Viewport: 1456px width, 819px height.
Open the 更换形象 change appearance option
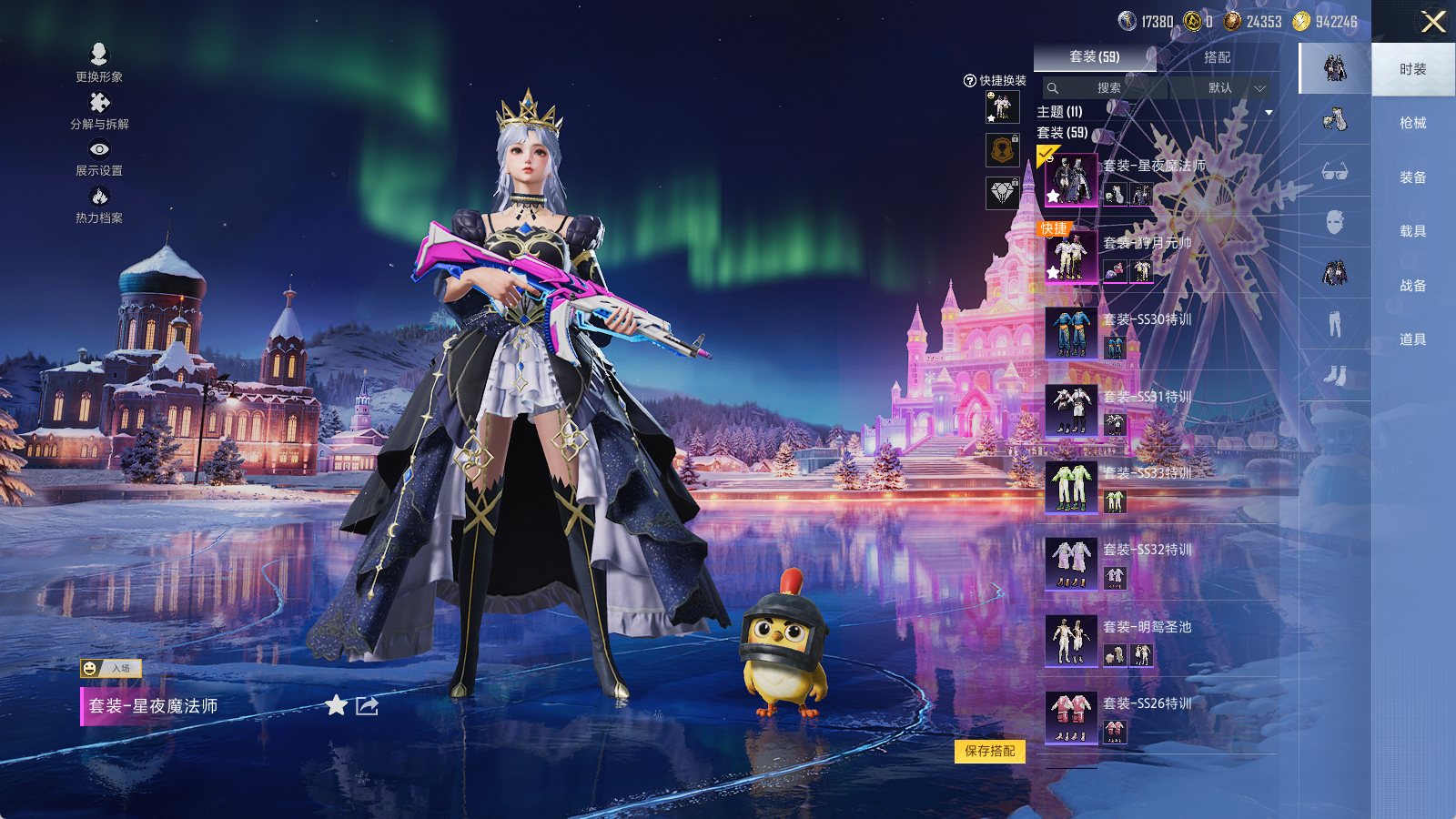click(99, 63)
